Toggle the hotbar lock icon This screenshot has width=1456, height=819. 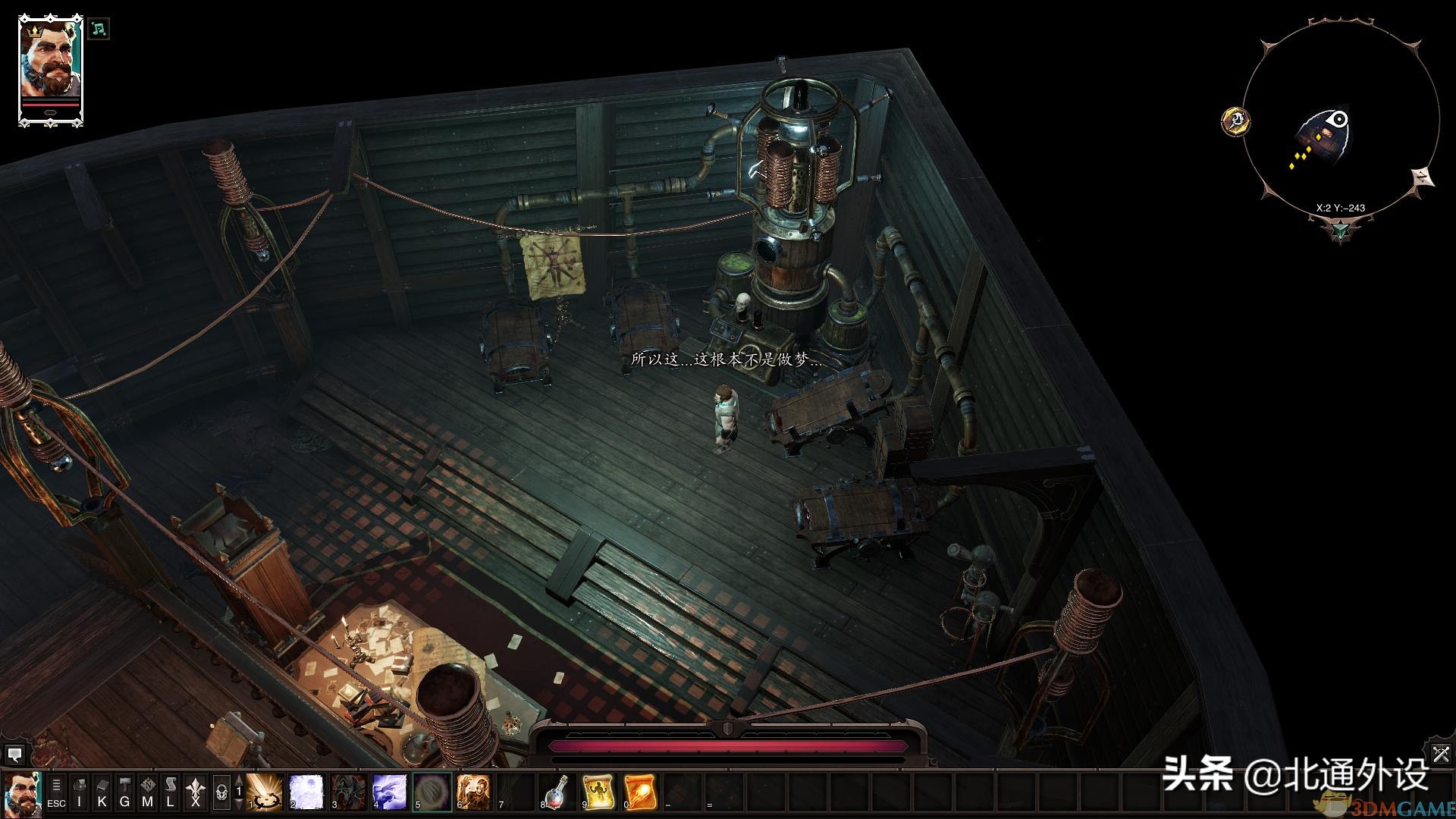[221, 792]
